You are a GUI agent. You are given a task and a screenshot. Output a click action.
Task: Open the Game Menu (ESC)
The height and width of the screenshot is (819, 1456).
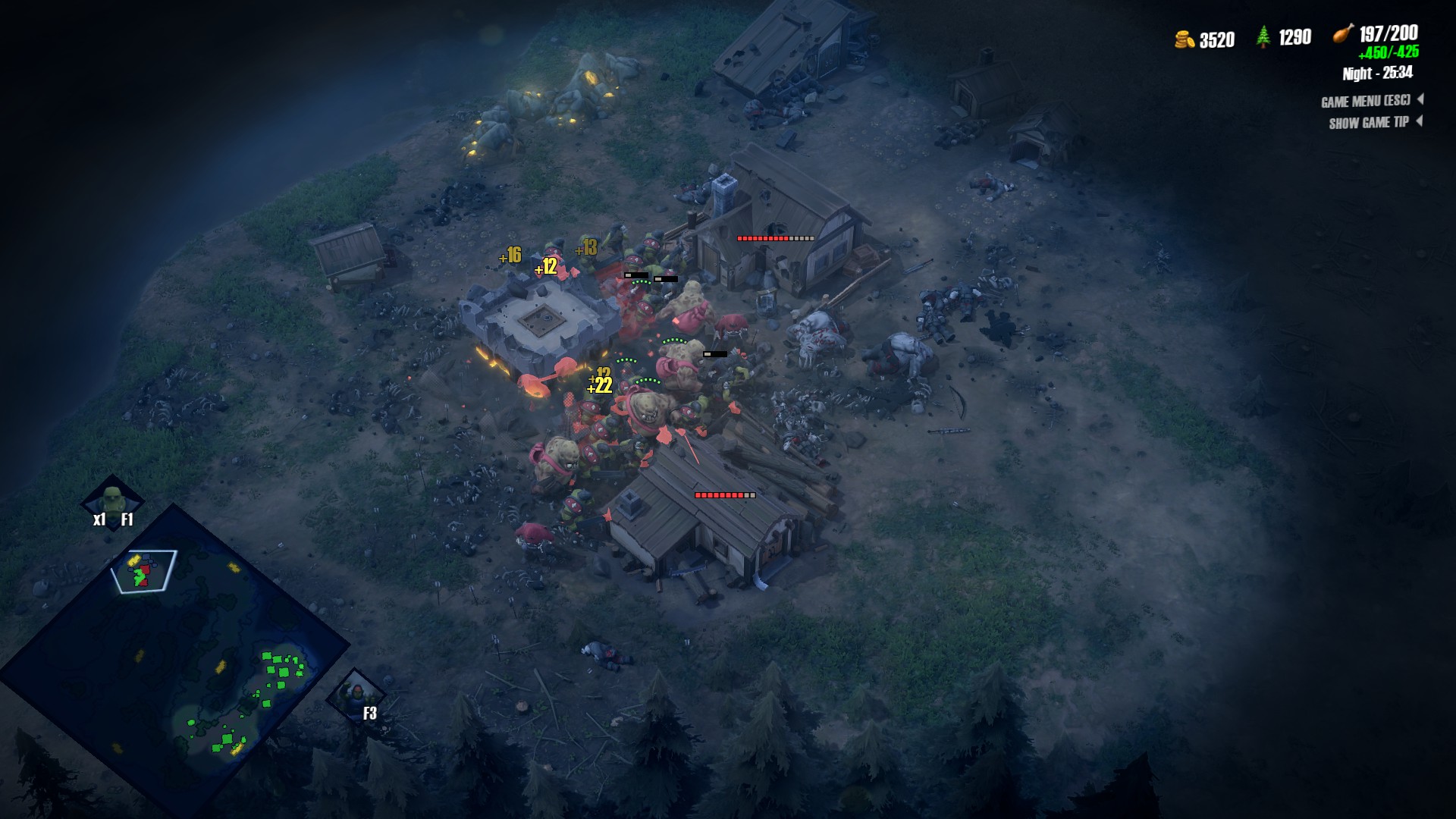pyautogui.click(x=1366, y=101)
